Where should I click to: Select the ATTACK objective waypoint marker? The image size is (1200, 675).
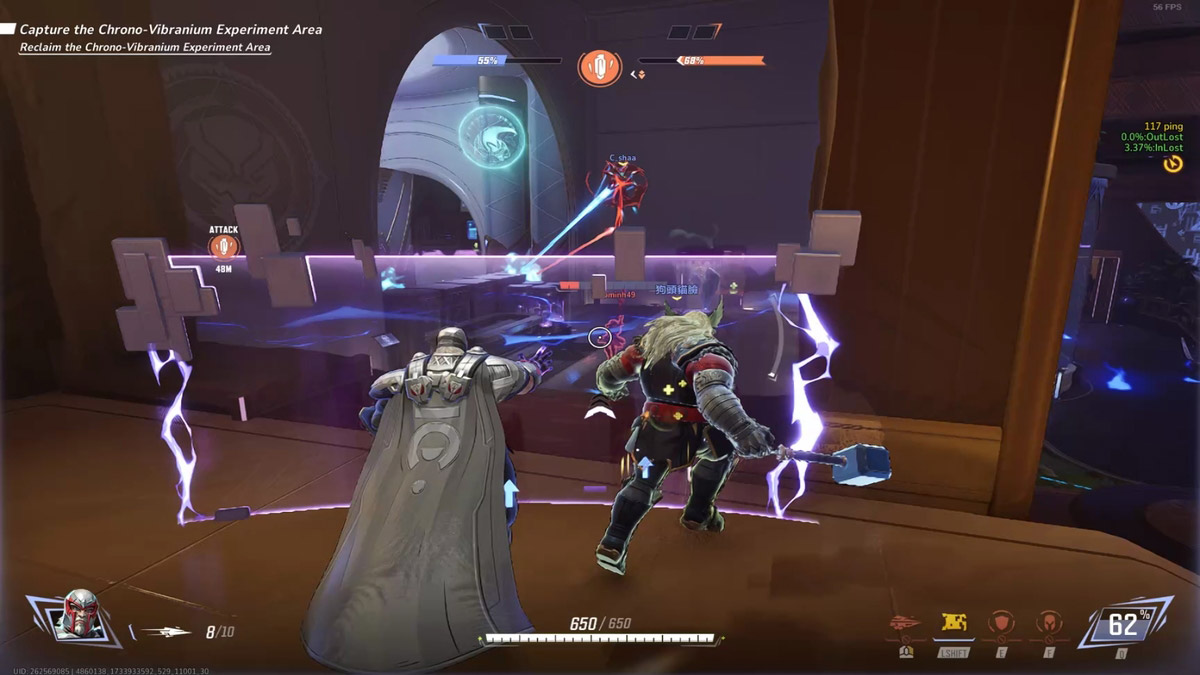pos(224,246)
